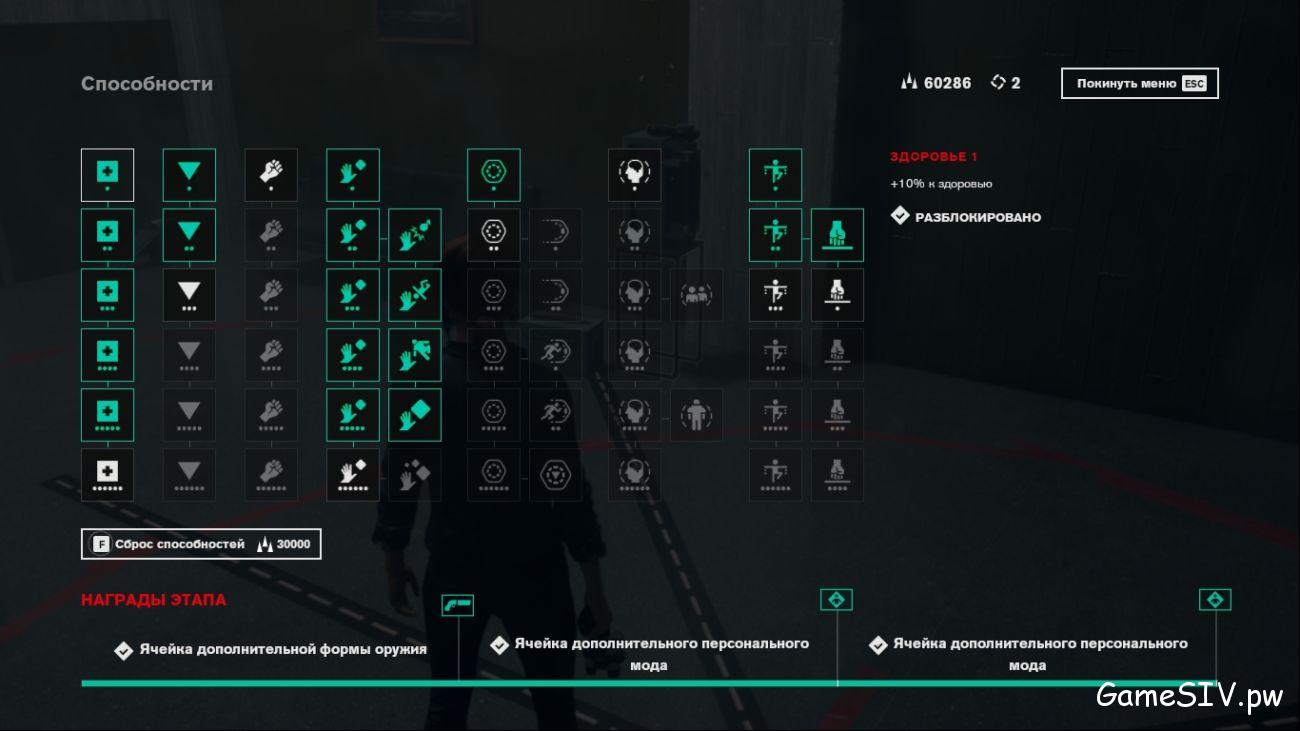Select the green one-dot shield hexagon node
Image resolution: width=1300 pixels, height=731 pixels.
pyautogui.click(x=493, y=175)
